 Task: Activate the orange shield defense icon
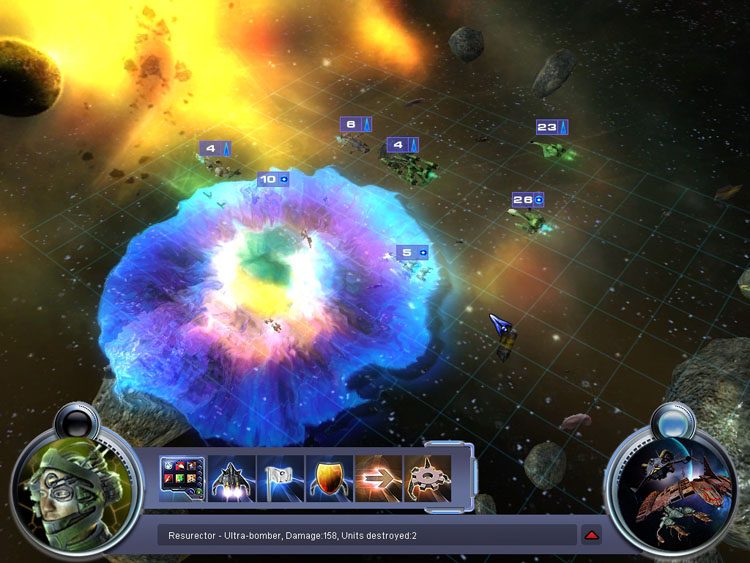[x=329, y=478]
